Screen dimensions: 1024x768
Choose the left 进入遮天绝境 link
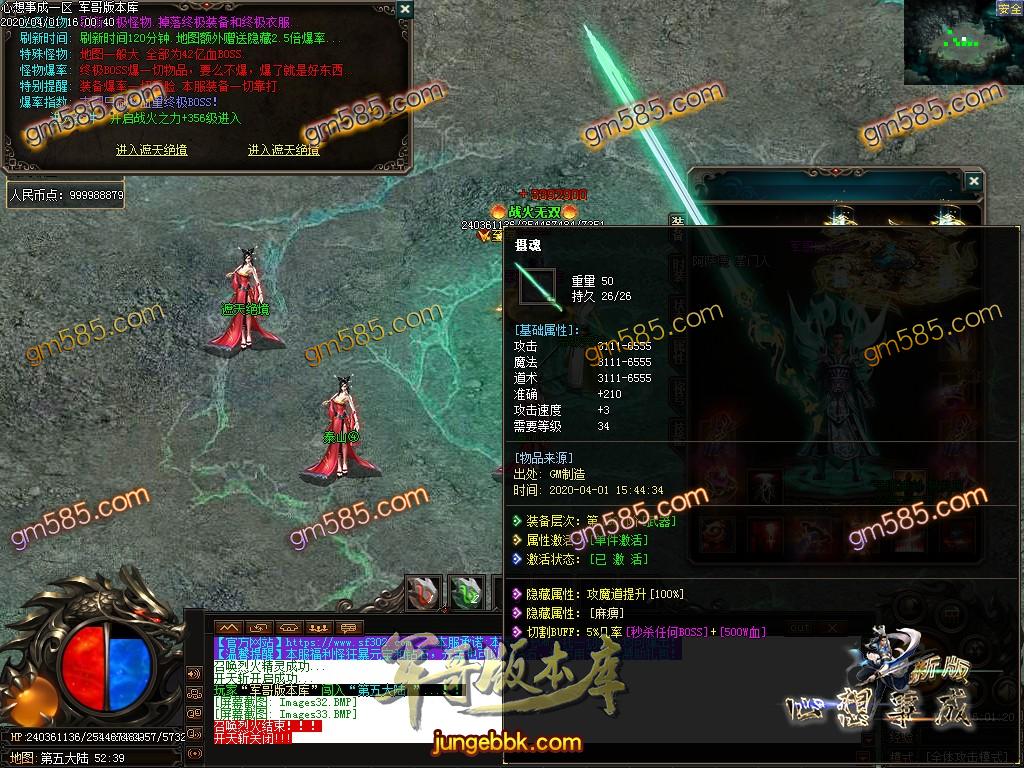[x=151, y=150]
